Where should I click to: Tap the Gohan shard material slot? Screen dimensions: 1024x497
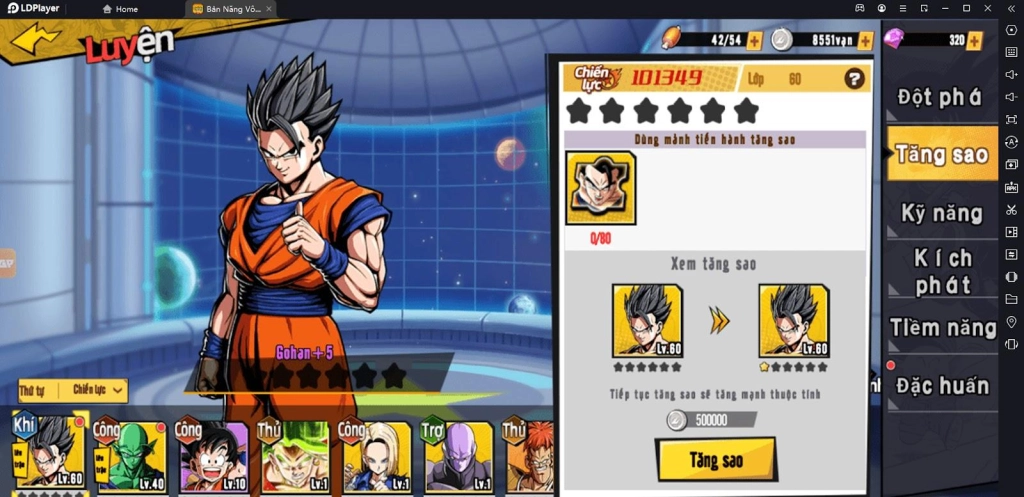click(600, 187)
